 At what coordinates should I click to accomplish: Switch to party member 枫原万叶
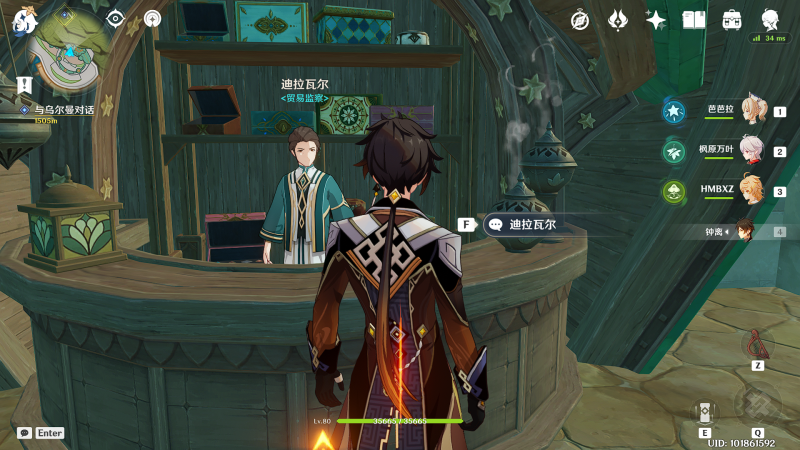click(x=752, y=151)
